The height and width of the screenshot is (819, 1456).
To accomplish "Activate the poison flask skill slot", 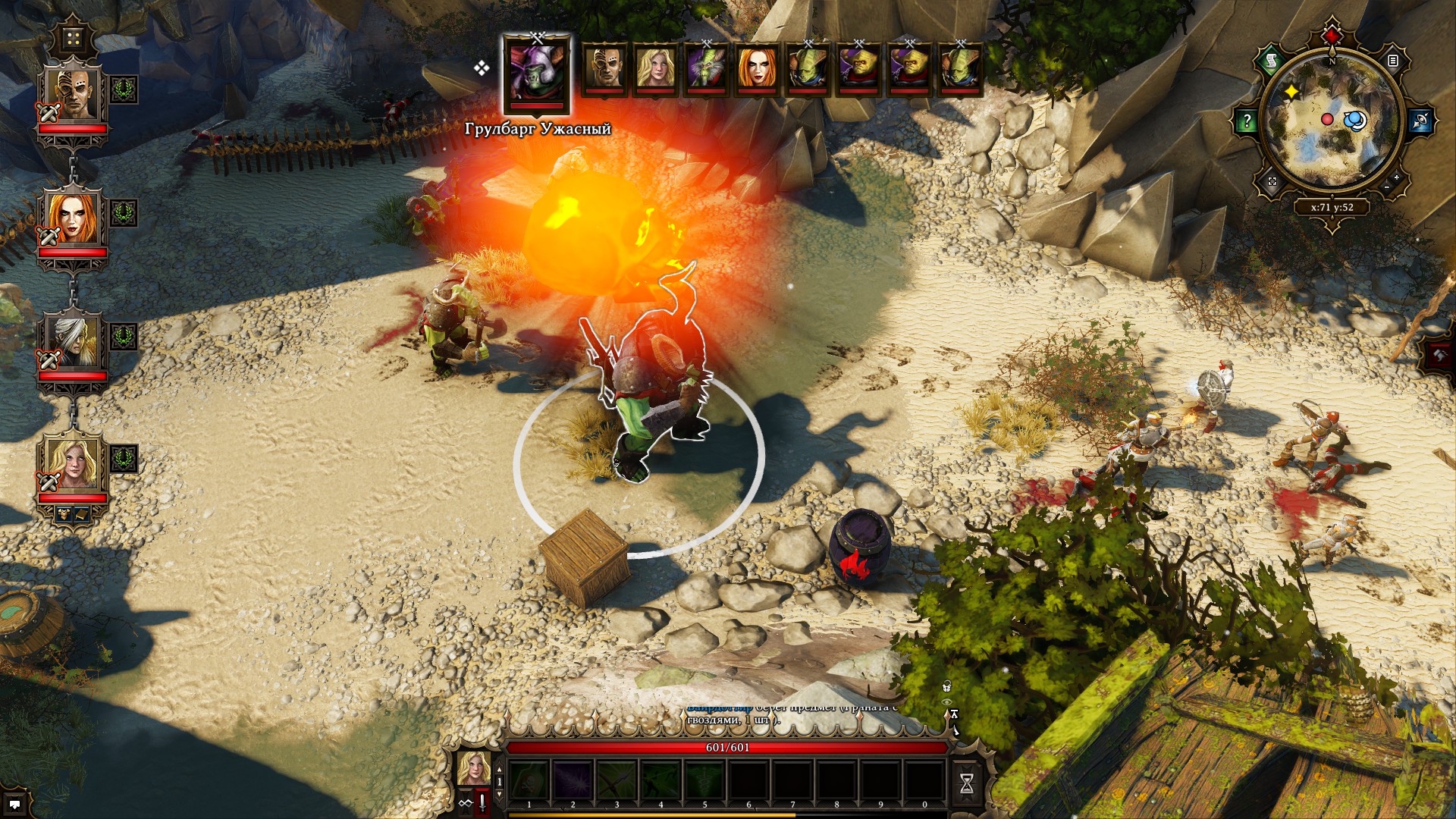I will coord(529,780).
